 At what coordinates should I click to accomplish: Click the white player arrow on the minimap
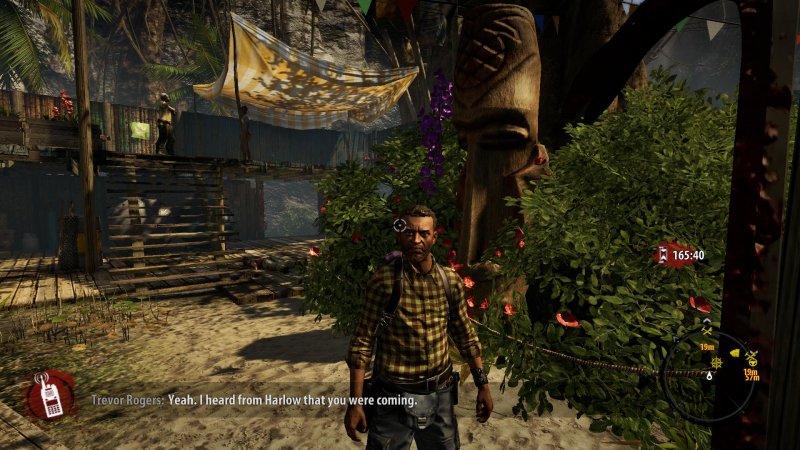click(x=709, y=375)
